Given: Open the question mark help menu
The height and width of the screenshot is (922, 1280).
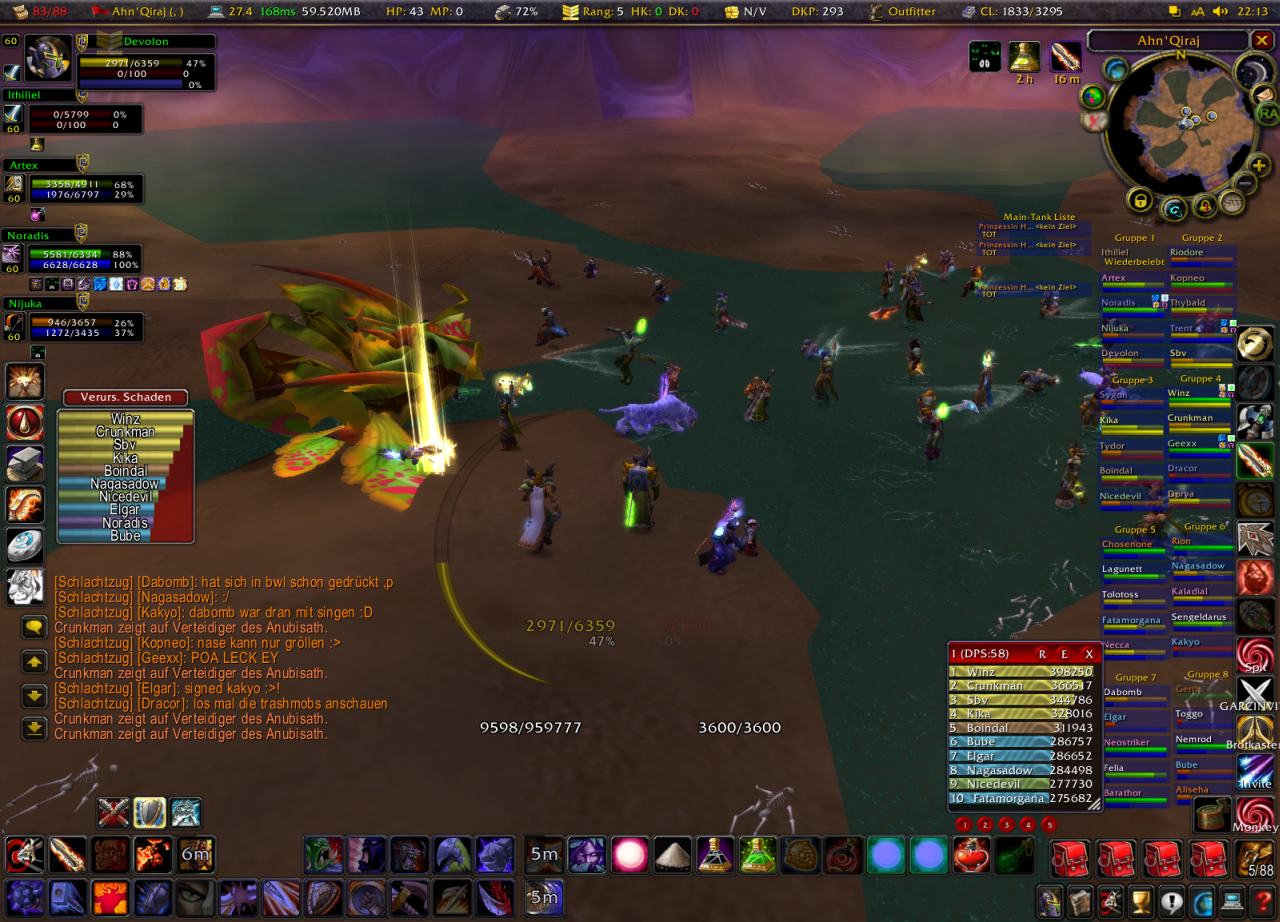Looking at the screenshot, I should [1263, 900].
